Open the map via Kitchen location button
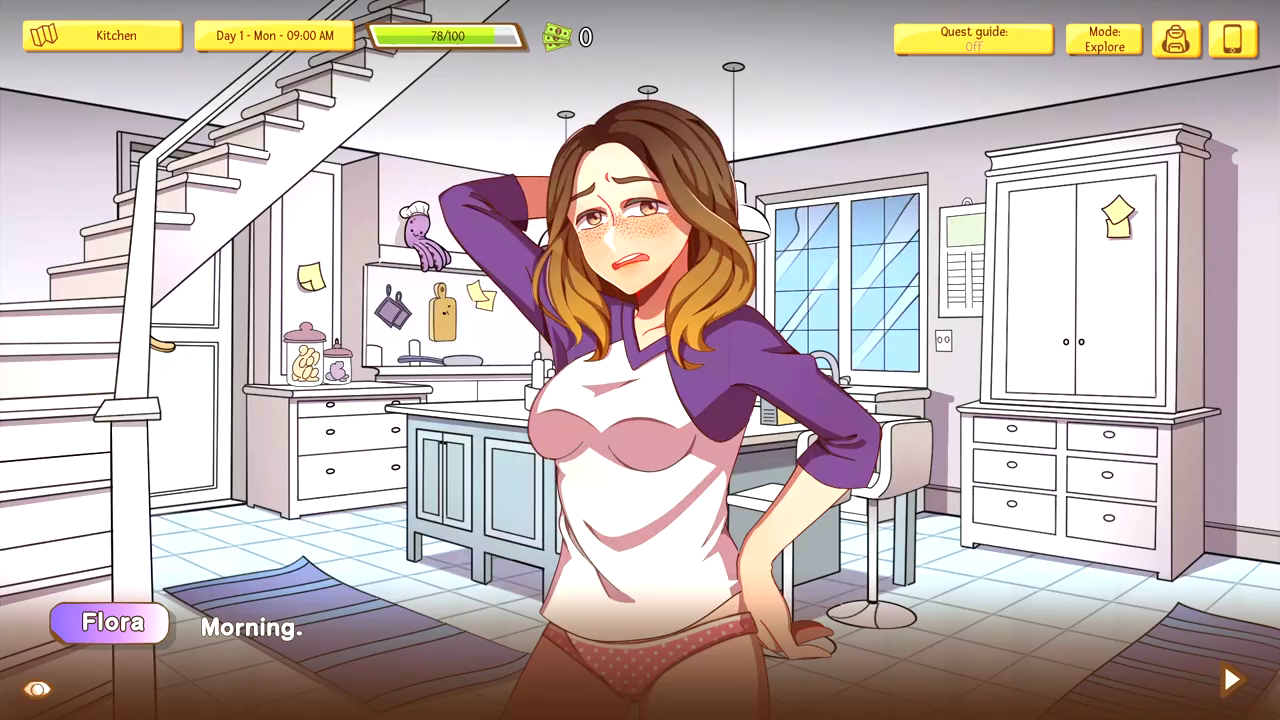 [x=102, y=36]
